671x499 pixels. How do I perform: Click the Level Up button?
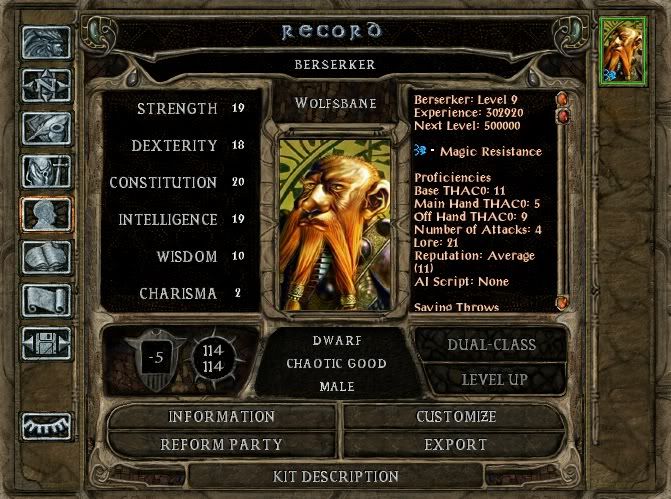pos(493,379)
